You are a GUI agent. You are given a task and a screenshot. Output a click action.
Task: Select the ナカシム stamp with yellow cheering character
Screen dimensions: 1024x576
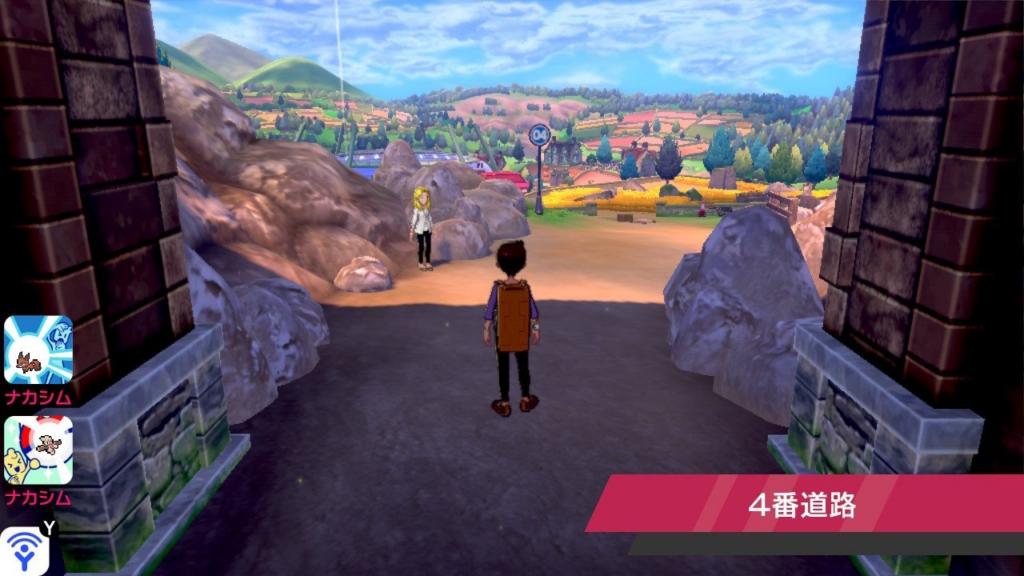38,451
